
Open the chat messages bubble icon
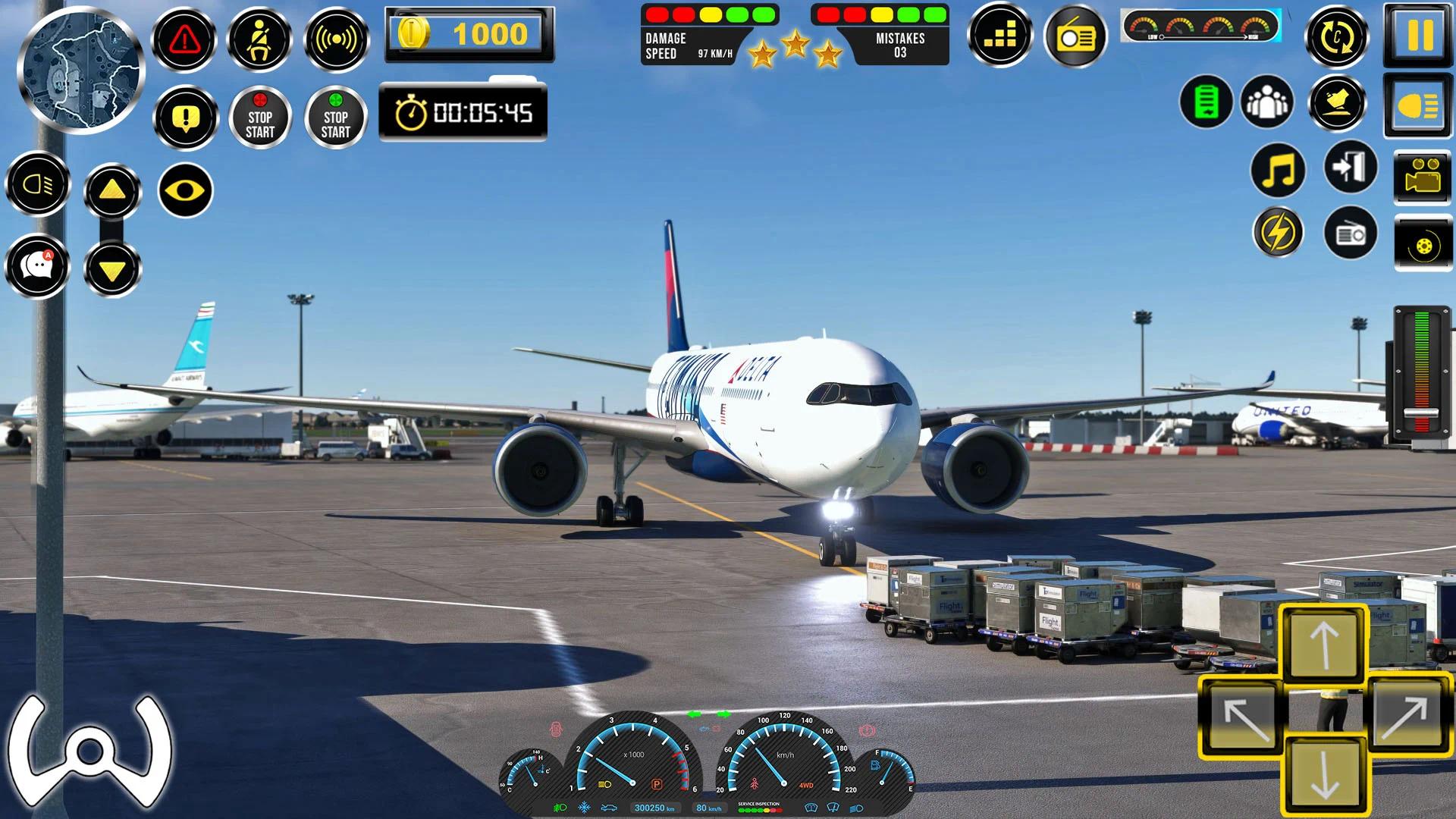point(37,266)
